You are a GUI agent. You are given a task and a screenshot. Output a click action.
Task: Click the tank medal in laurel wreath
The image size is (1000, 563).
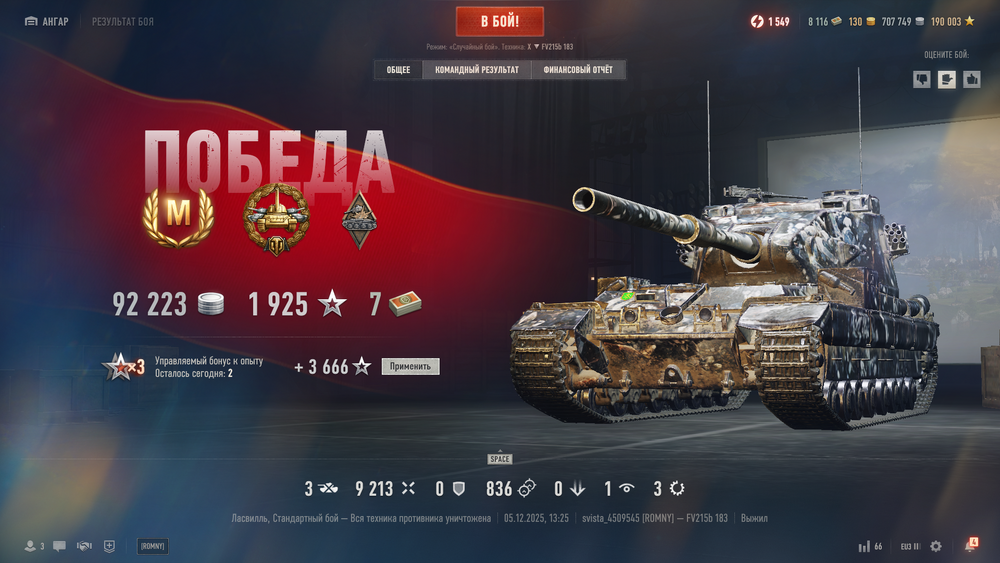tap(277, 218)
